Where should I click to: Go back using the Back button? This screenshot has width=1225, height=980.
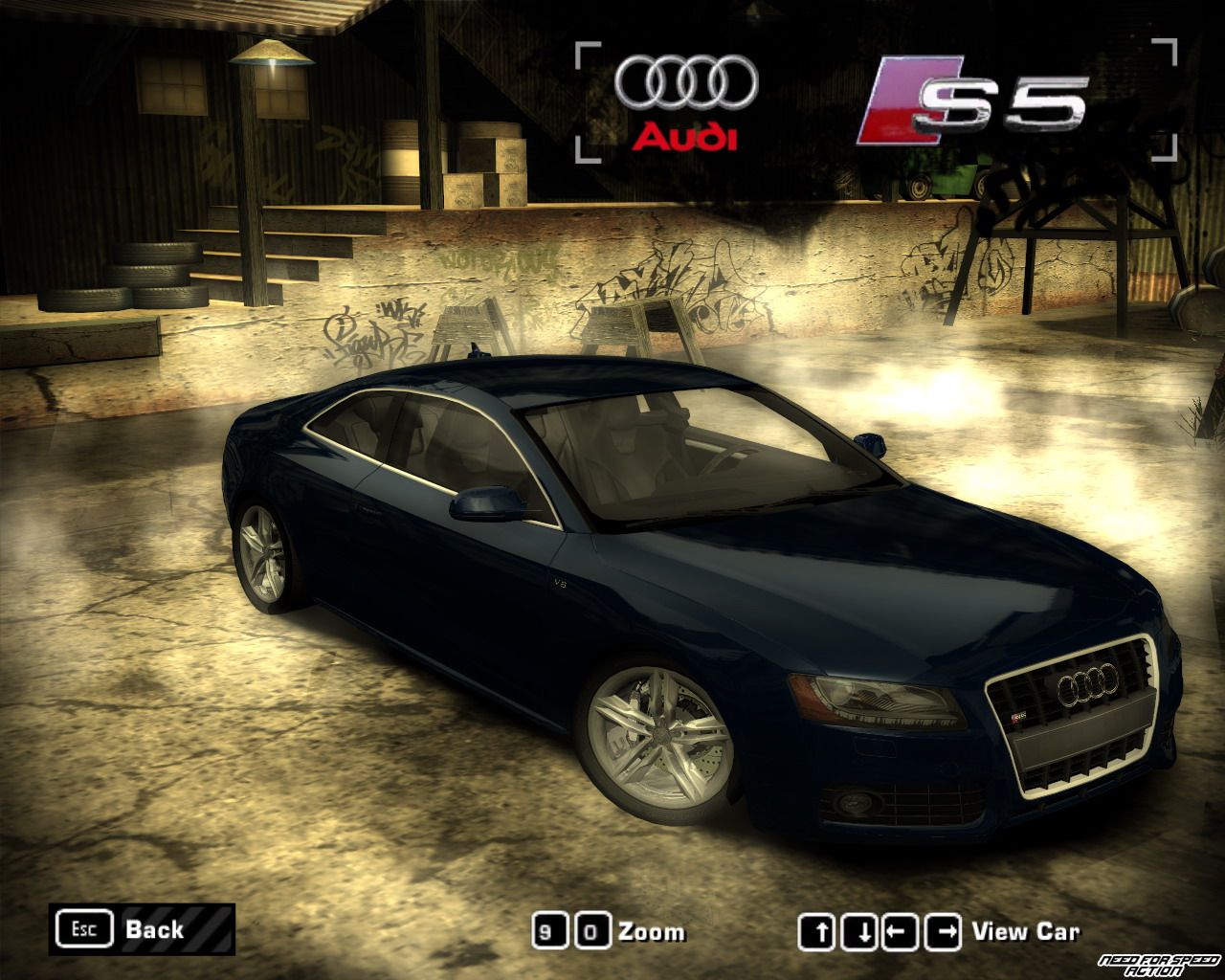(x=142, y=928)
